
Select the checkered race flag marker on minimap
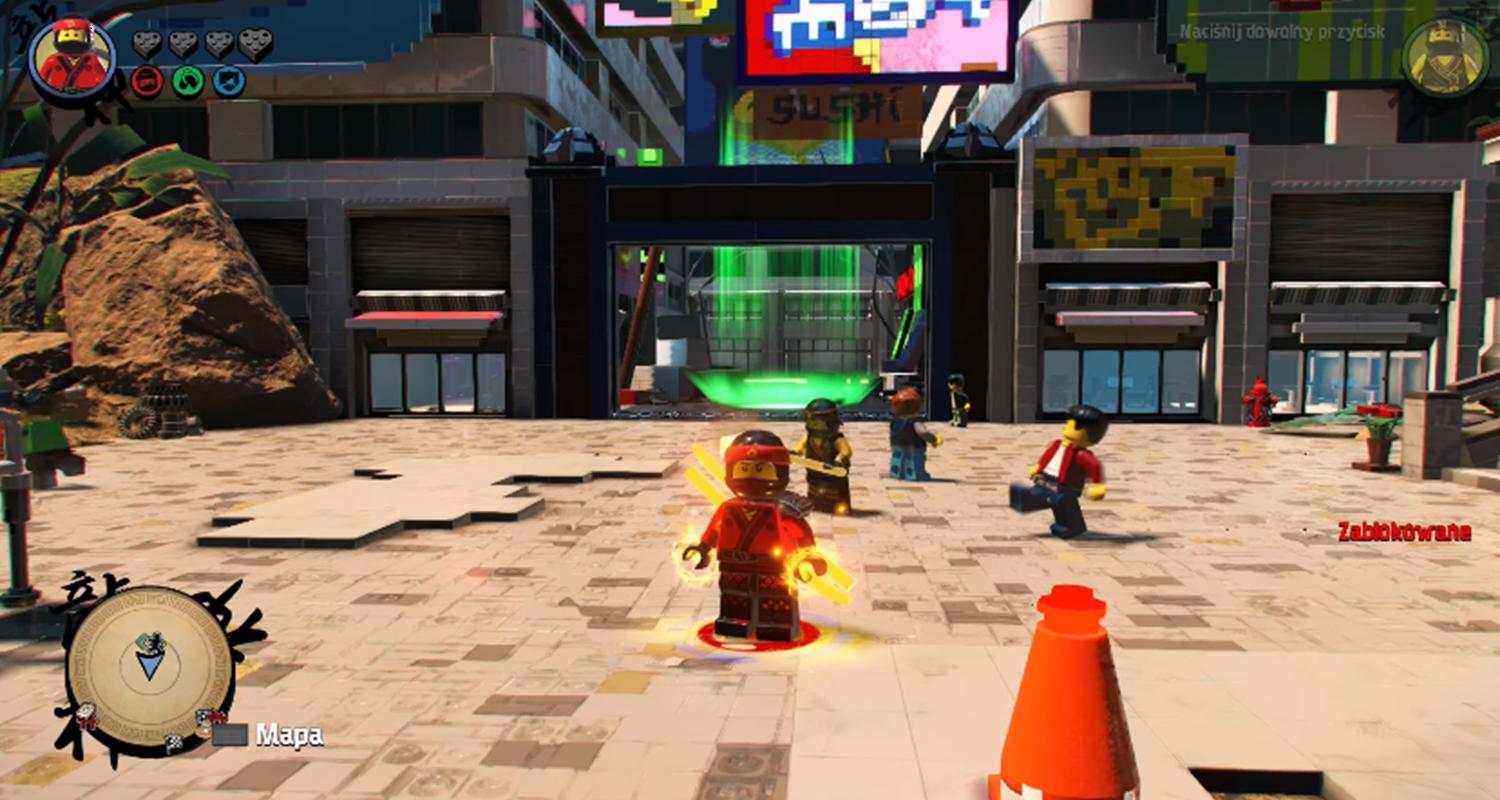pyautogui.click(x=173, y=741)
